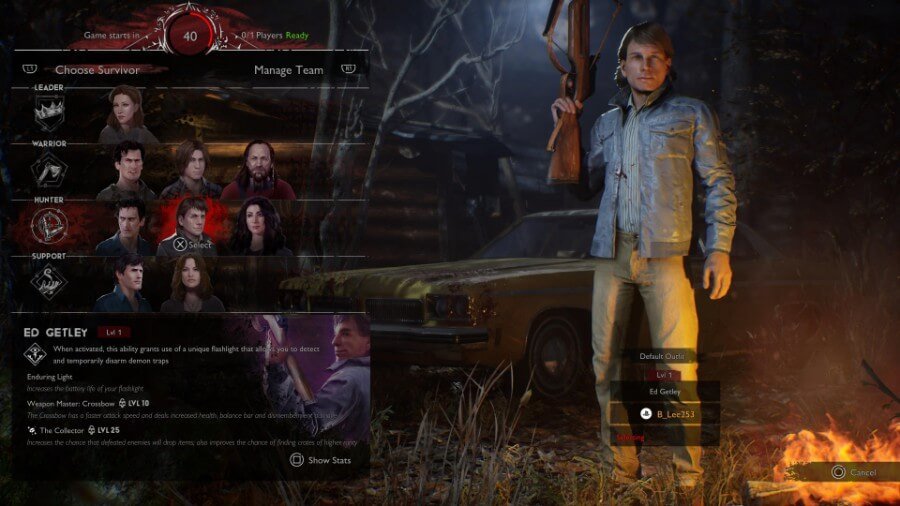The height and width of the screenshot is (506, 900).
Task: Open the Default Outfit selector
Action: pyautogui.click(x=664, y=356)
